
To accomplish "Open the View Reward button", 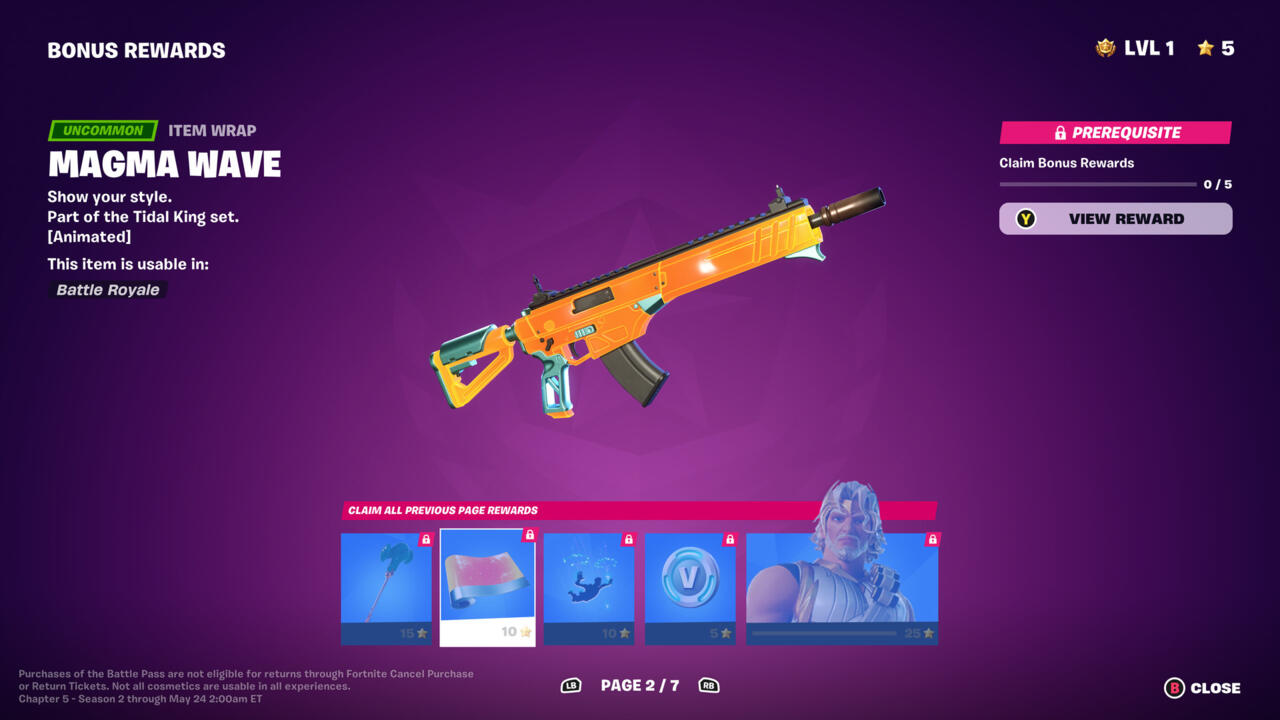I will pyautogui.click(x=1115, y=219).
